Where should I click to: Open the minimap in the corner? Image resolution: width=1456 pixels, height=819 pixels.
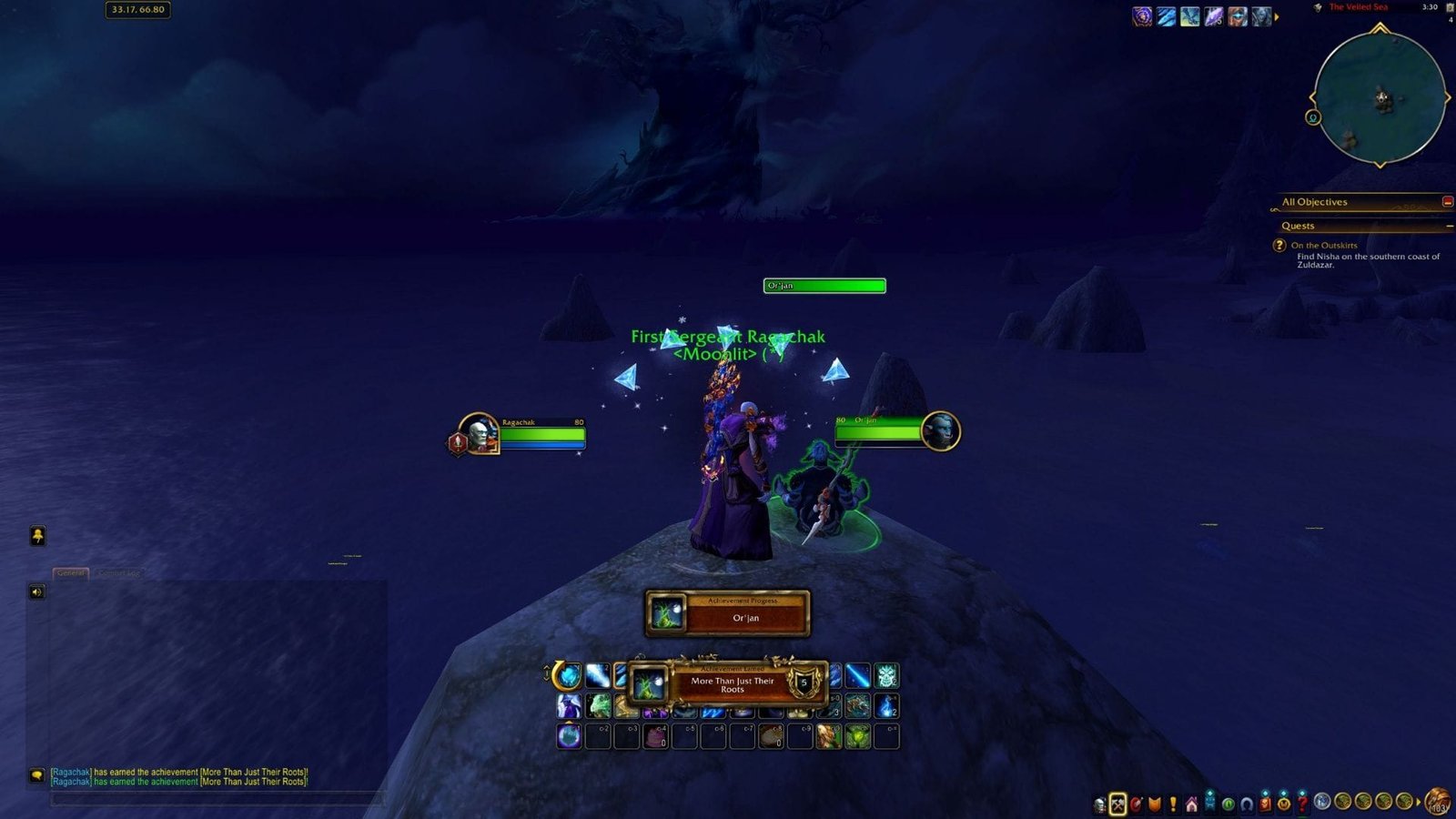click(1380, 98)
